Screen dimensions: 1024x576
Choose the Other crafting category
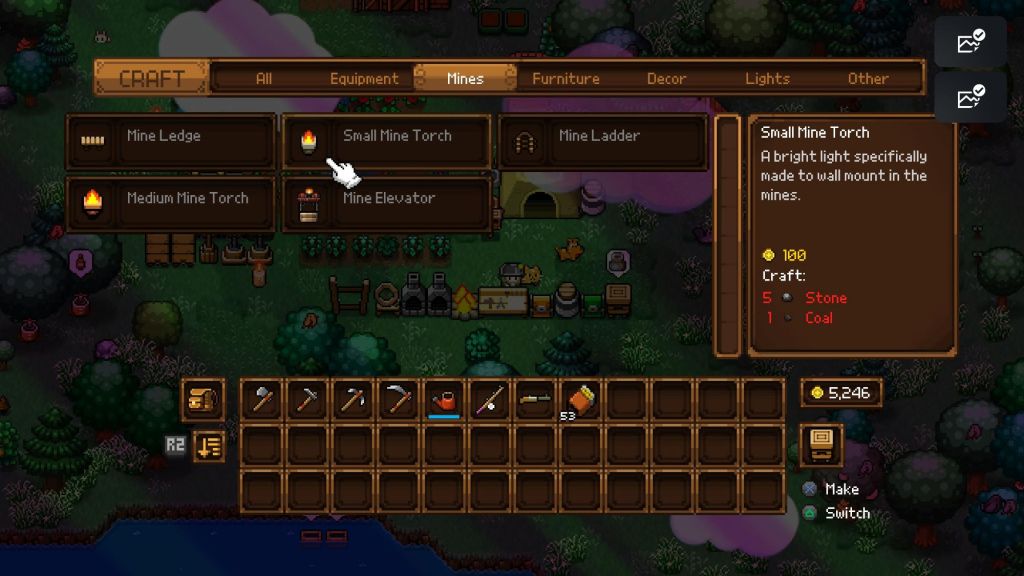tap(868, 79)
